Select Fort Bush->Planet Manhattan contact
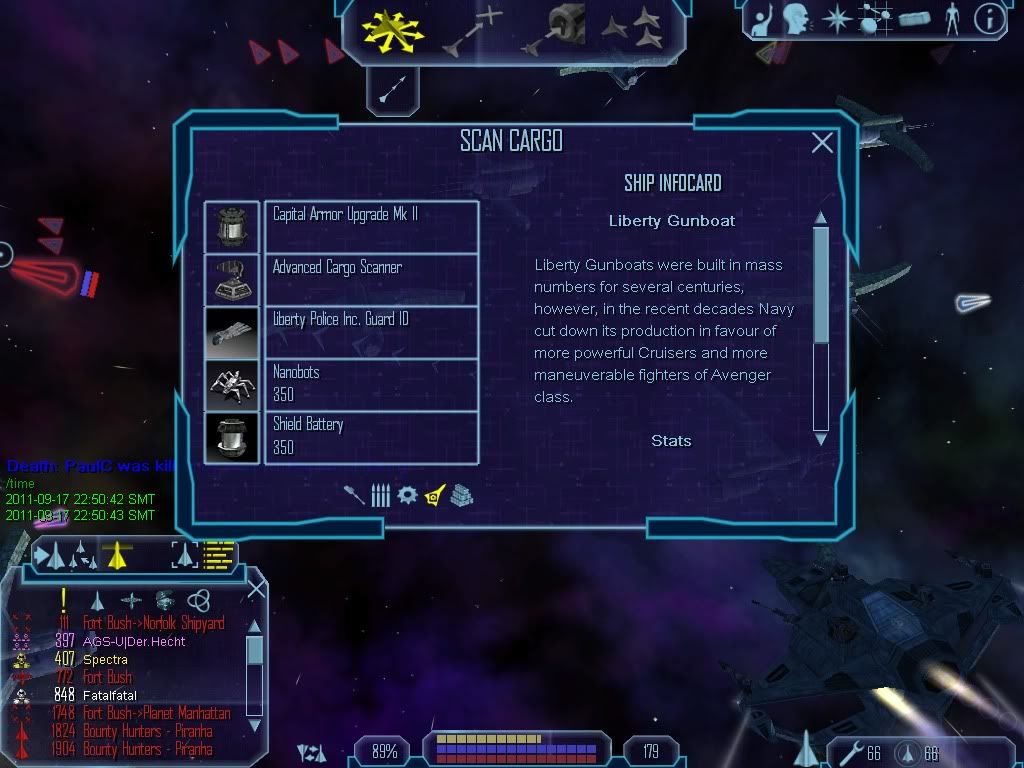1024x768 pixels. point(156,713)
